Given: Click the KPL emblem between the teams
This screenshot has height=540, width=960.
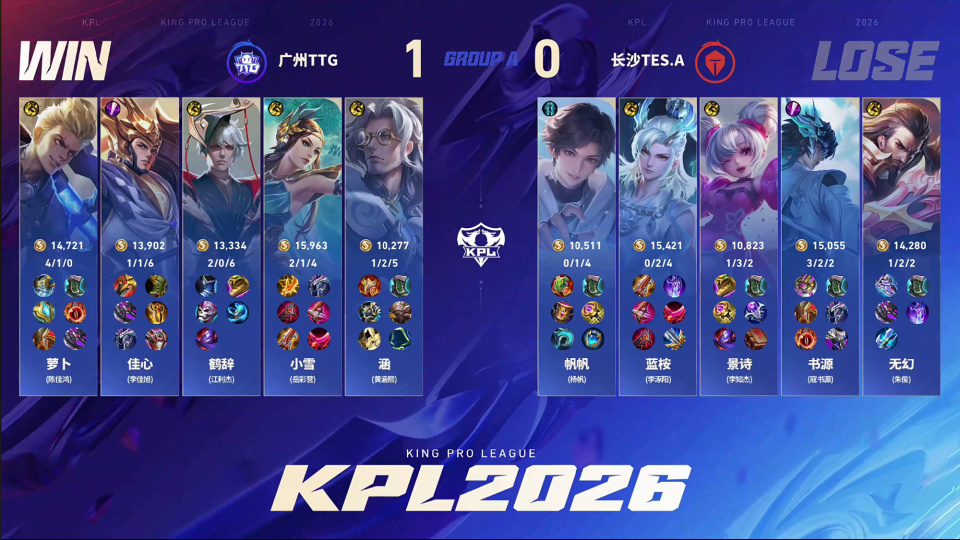Looking at the screenshot, I should click(478, 244).
